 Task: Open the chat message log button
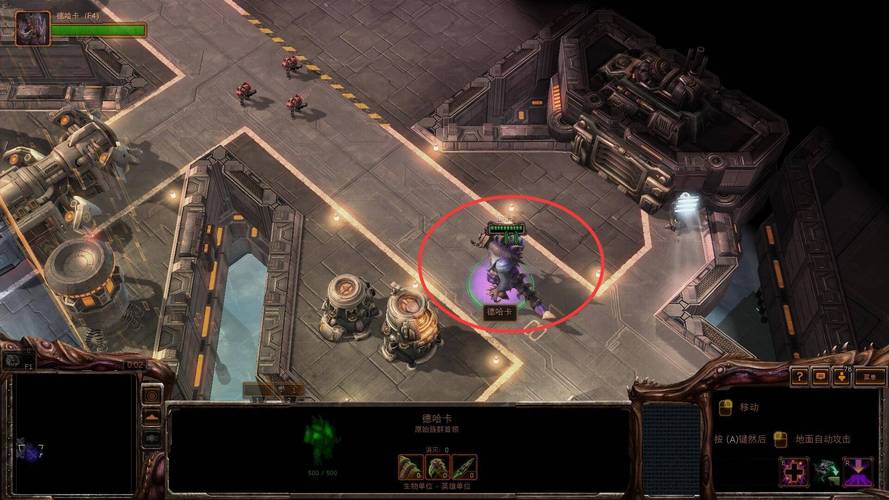(x=820, y=377)
